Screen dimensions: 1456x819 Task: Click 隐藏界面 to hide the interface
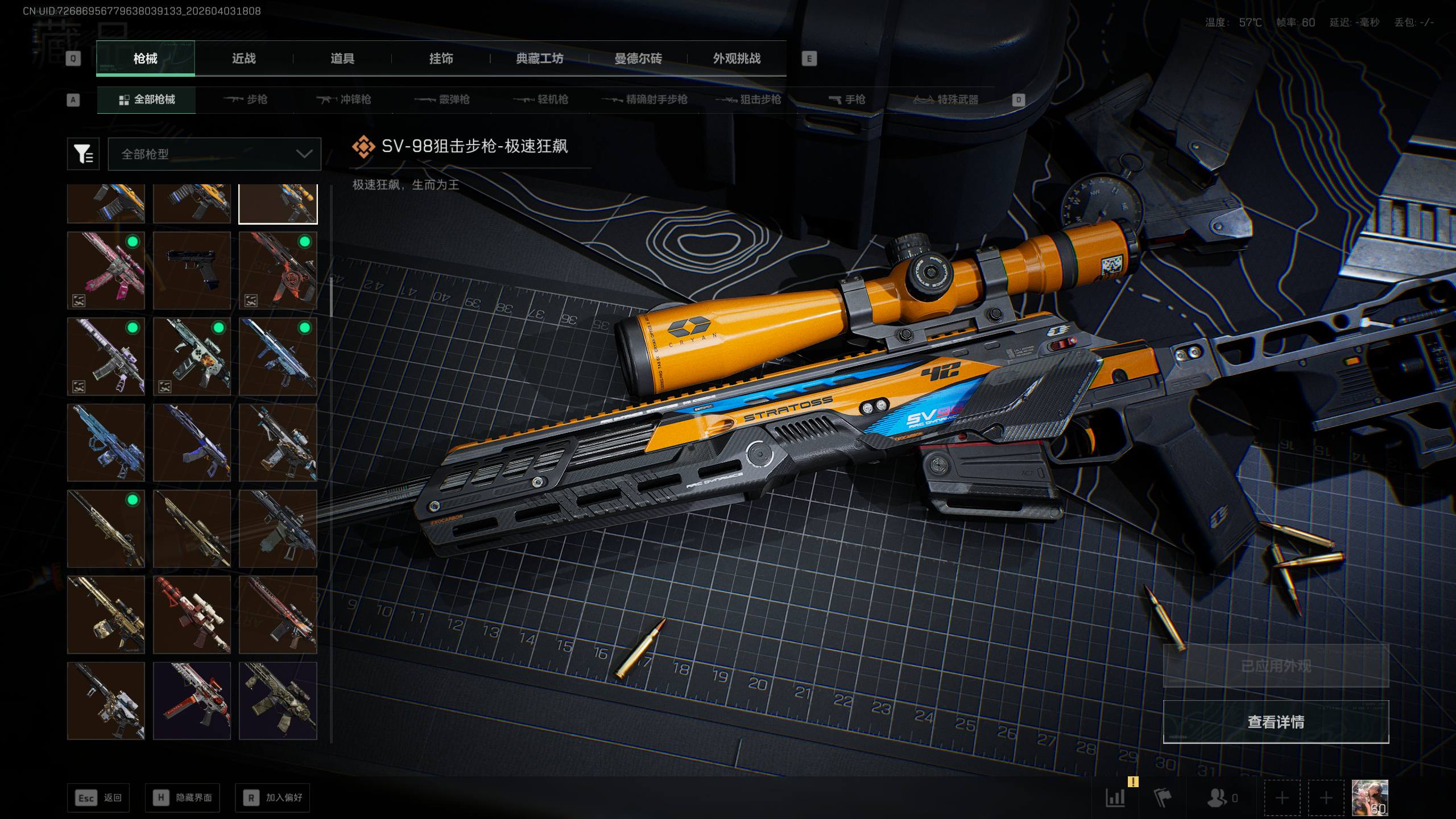(x=183, y=798)
